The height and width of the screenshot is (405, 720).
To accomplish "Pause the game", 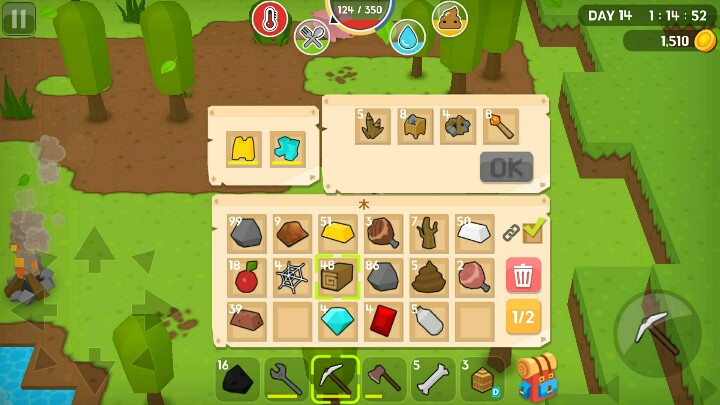I will click(18, 17).
